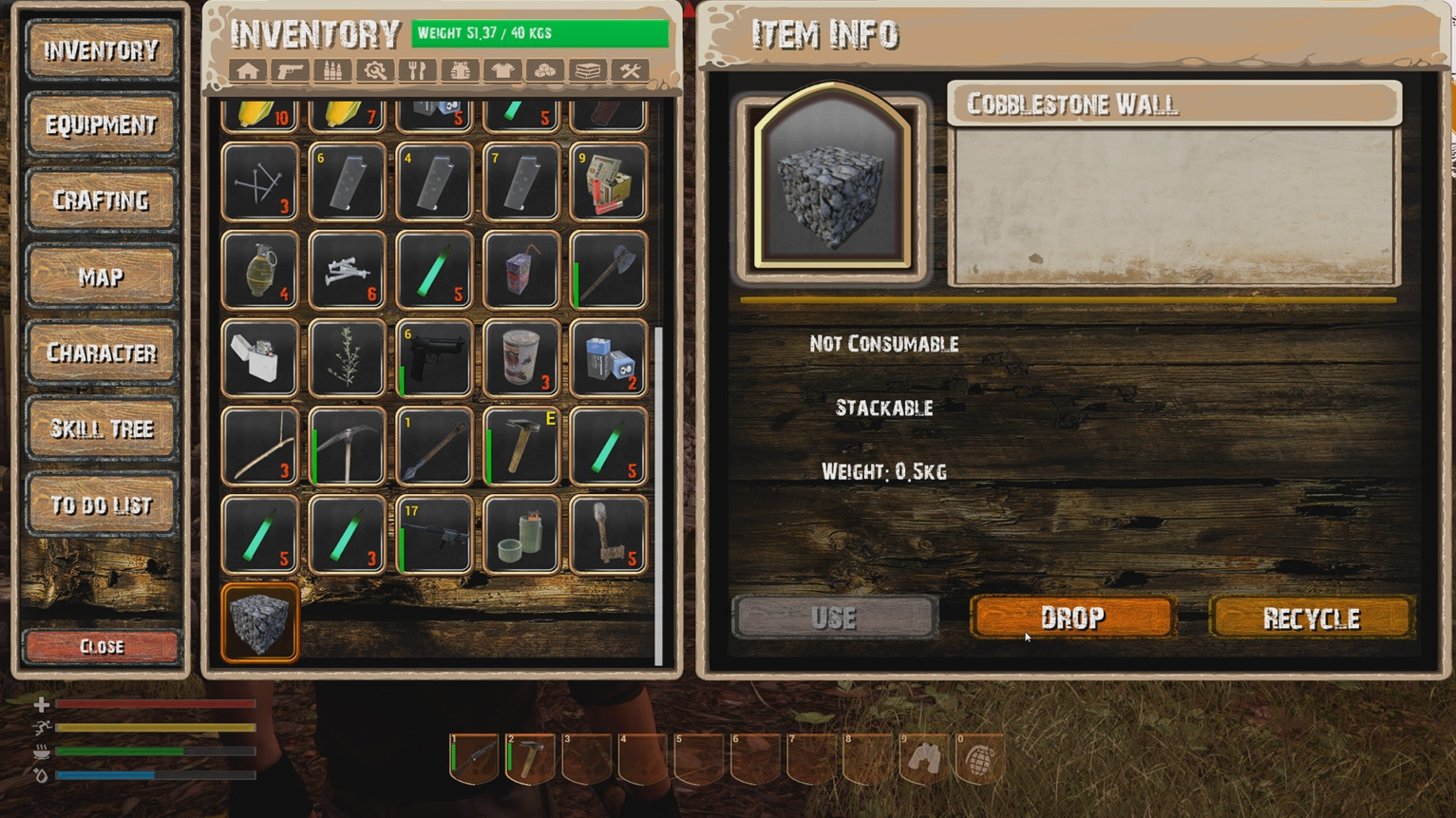This screenshot has height=818, width=1456.
Task: Open the Map screen
Action: [x=102, y=276]
